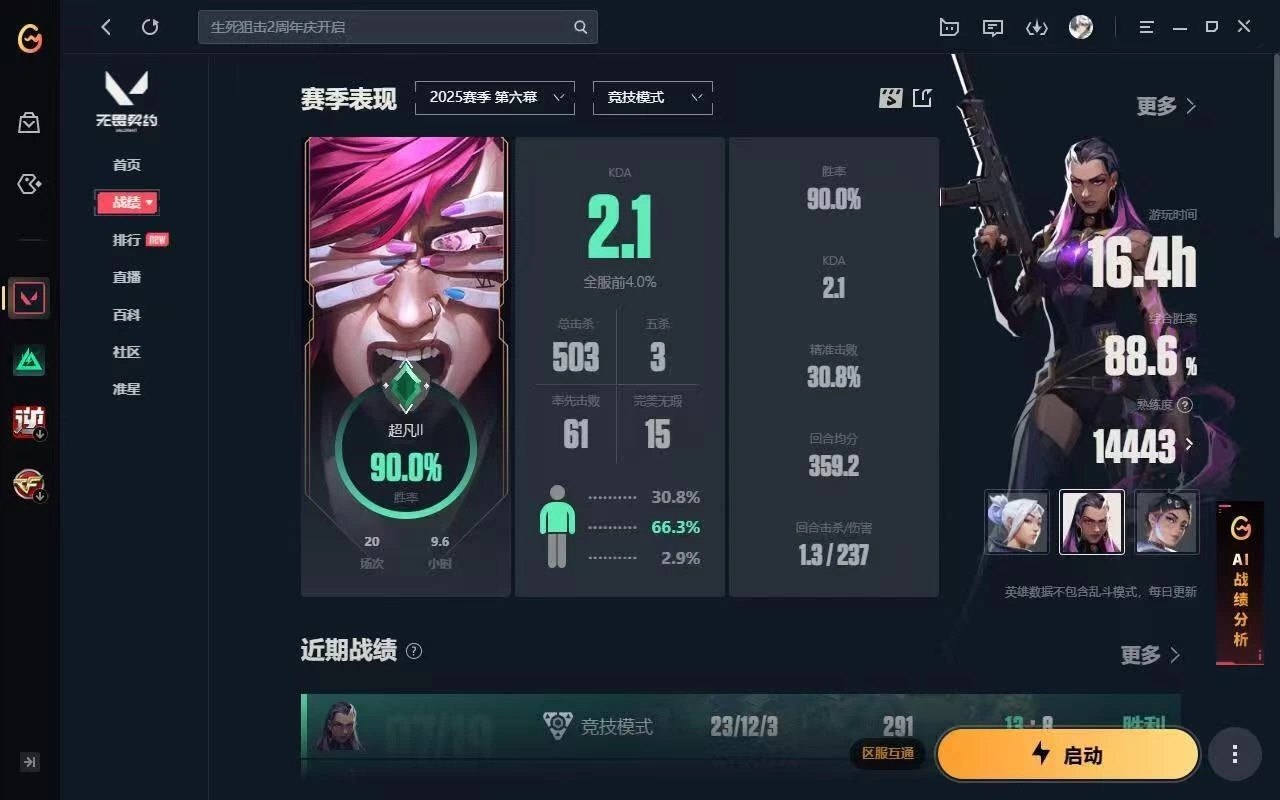Click the shop bag icon in left rail
1280x800 pixels.
click(x=29, y=122)
